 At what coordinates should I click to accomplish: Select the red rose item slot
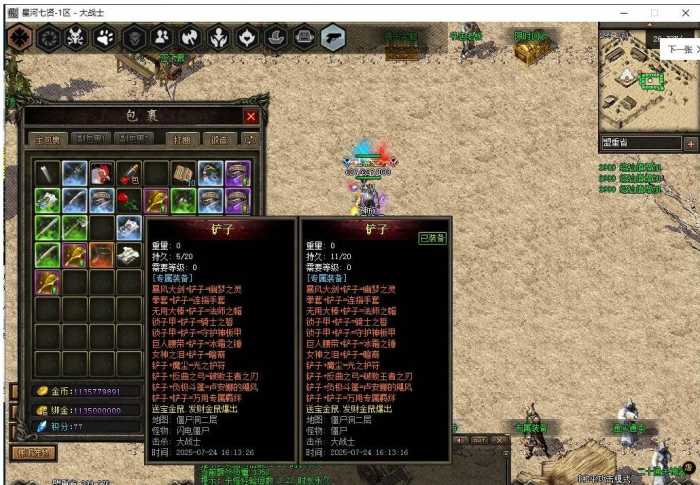(x=128, y=200)
